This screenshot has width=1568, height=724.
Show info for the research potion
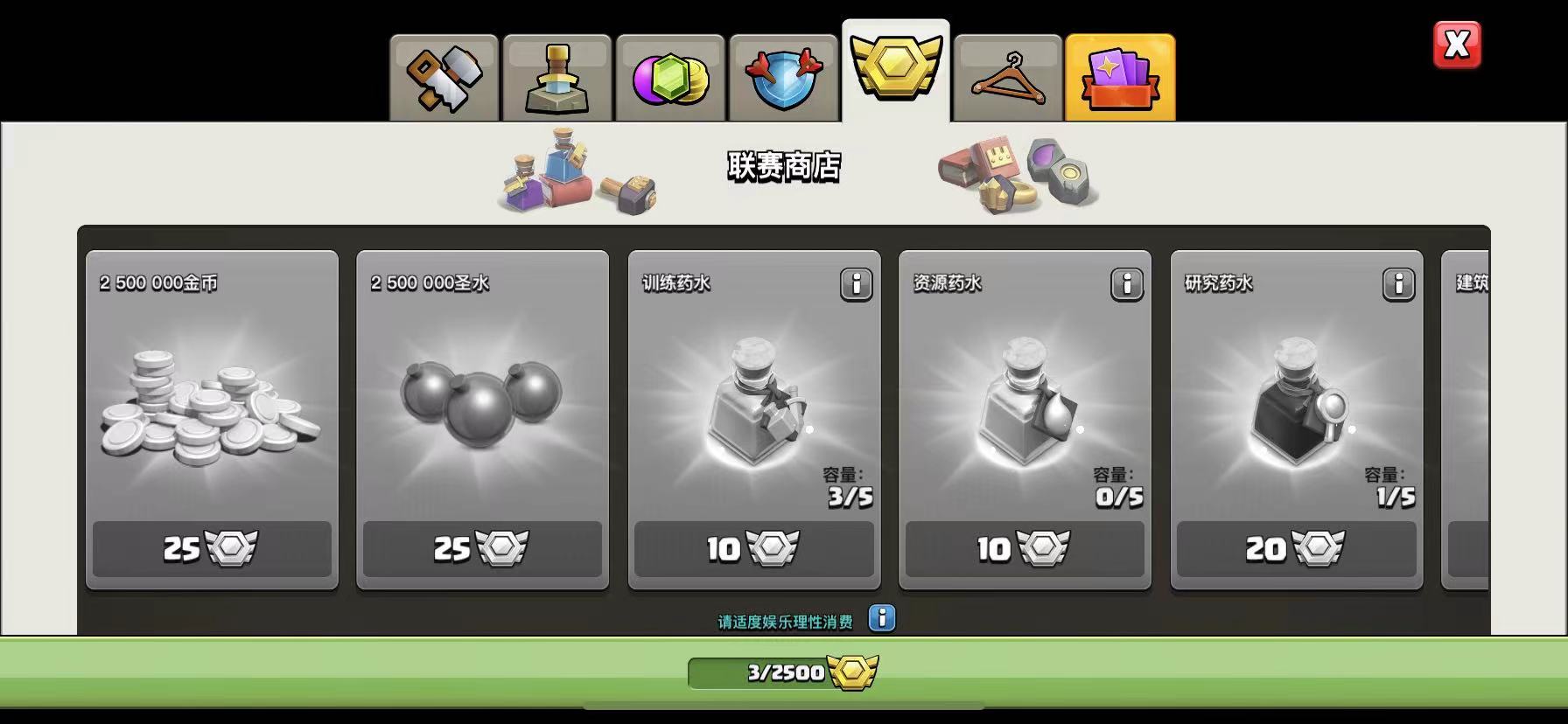click(1398, 285)
